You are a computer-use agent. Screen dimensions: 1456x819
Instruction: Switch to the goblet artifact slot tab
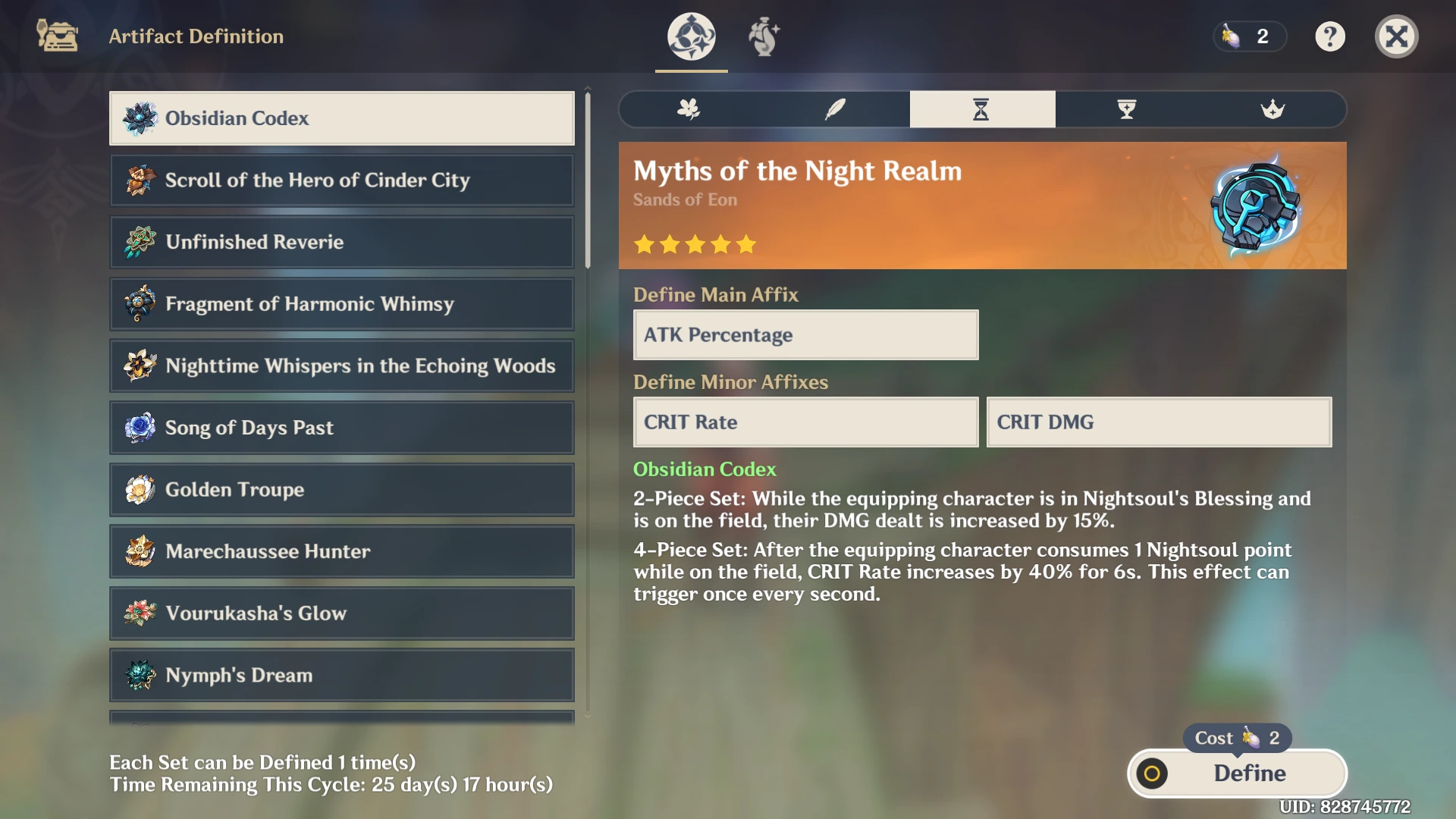[x=1127, y=109]
